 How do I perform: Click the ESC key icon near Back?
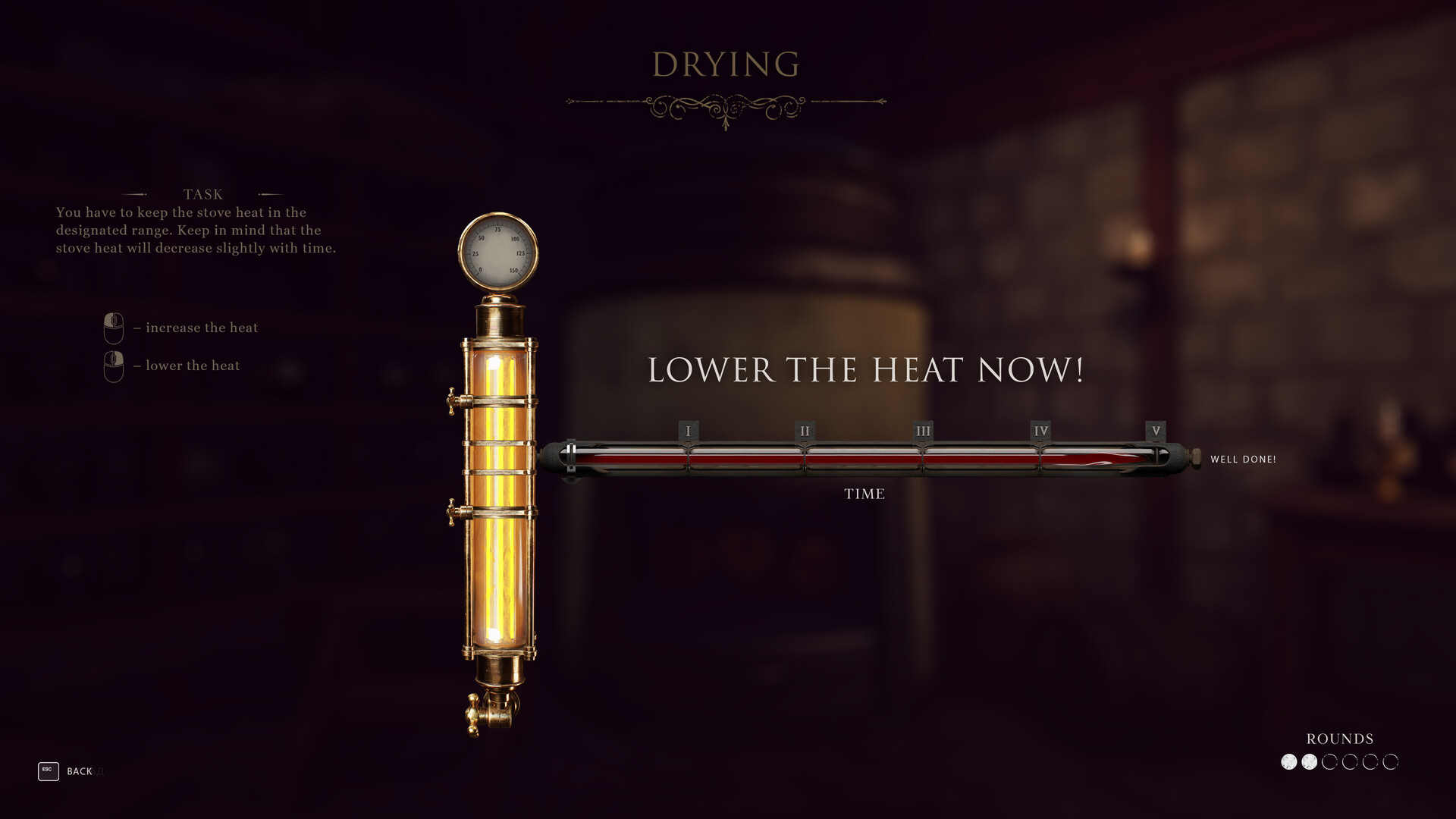coord(47,771)
